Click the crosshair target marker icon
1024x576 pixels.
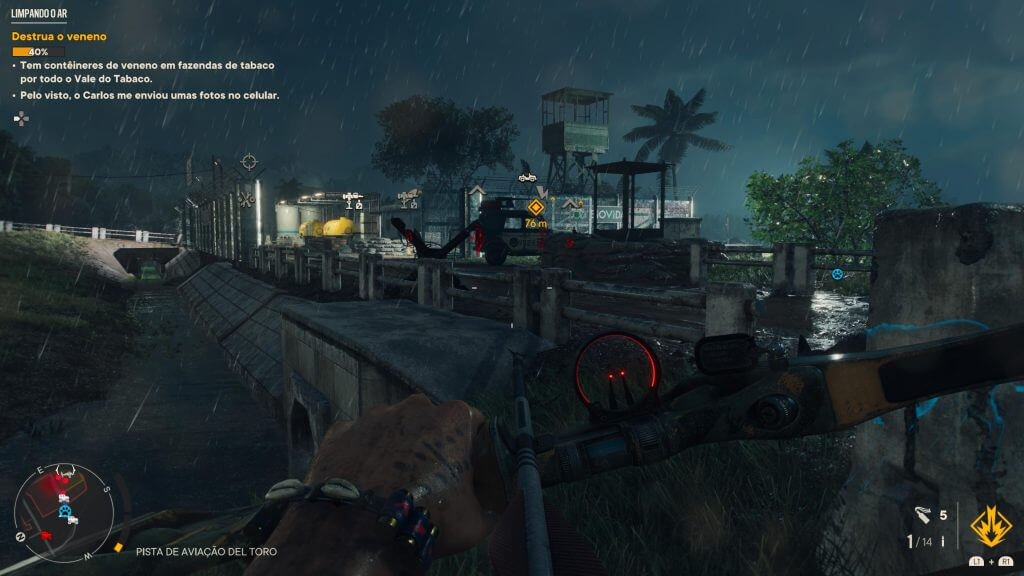click(249, 161)
